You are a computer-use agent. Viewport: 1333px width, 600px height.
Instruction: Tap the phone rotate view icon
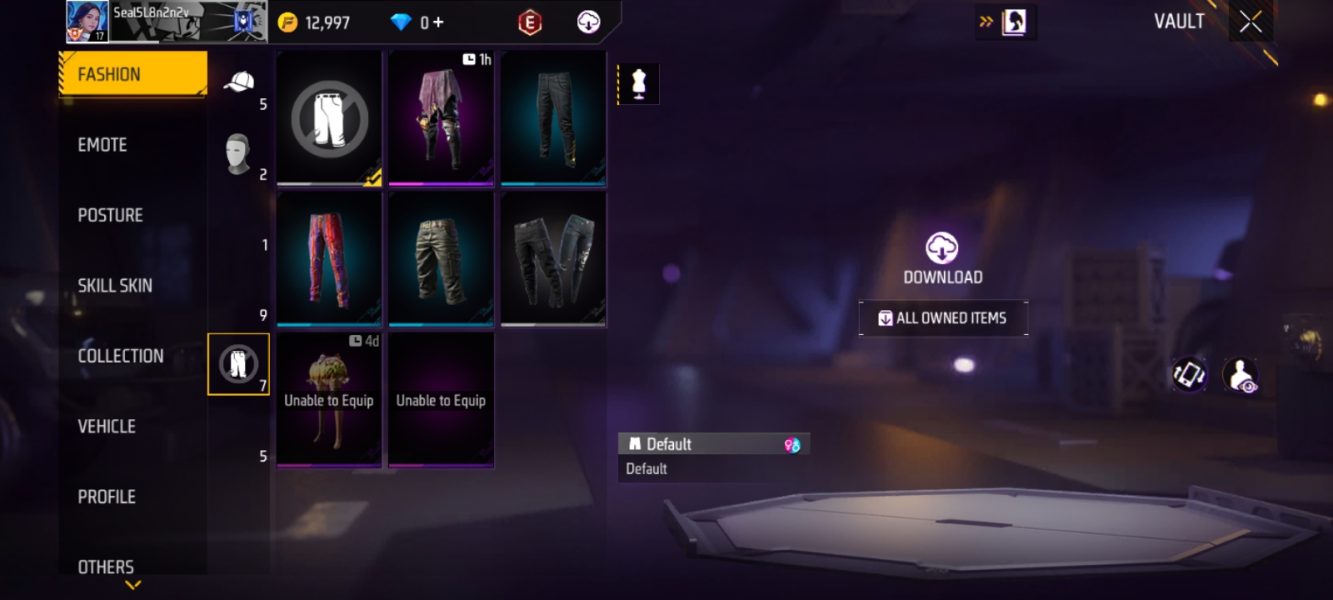click(x=1189, y=375)
